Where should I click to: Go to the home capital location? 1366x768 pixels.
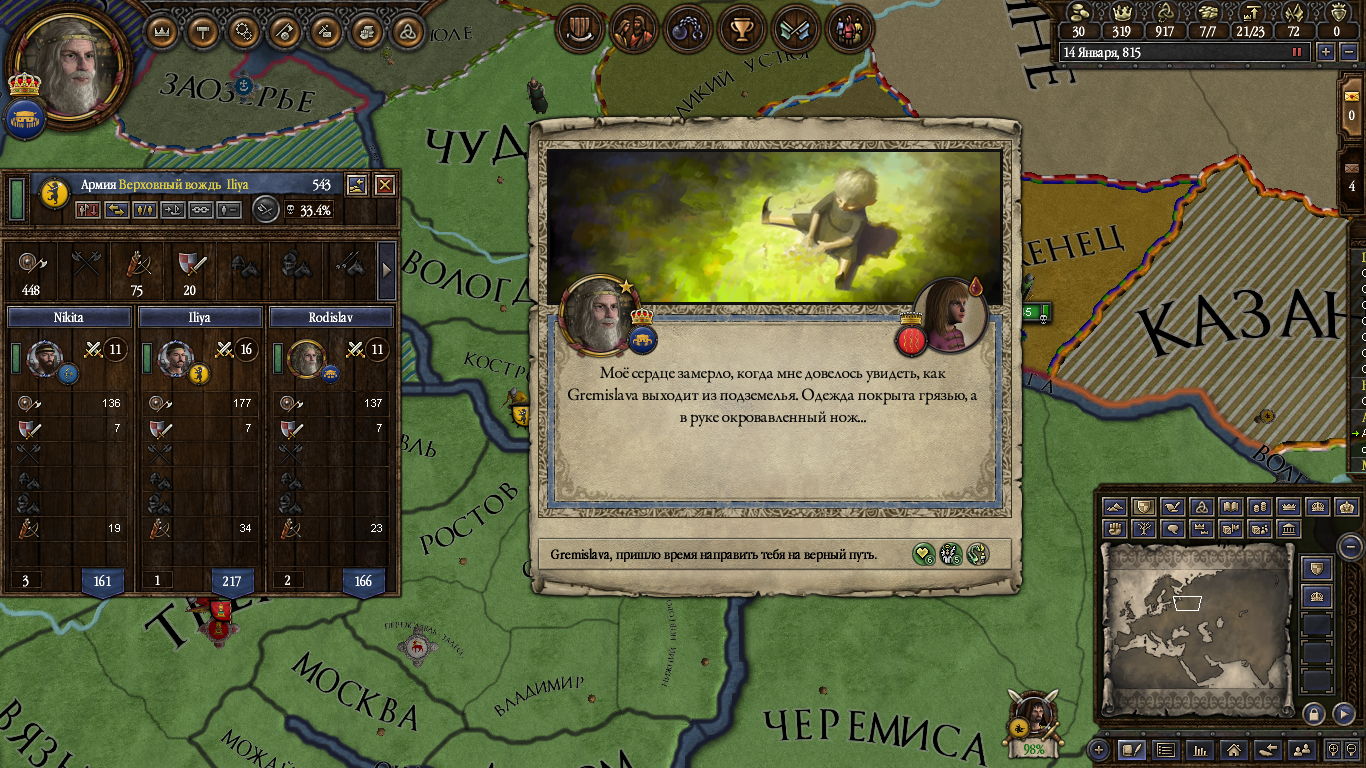click(1234, 749)
